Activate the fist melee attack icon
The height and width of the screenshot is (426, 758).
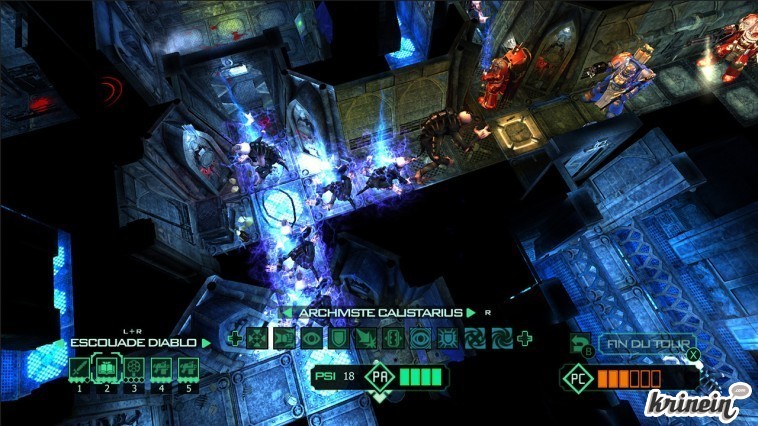(x=282, y=339)
